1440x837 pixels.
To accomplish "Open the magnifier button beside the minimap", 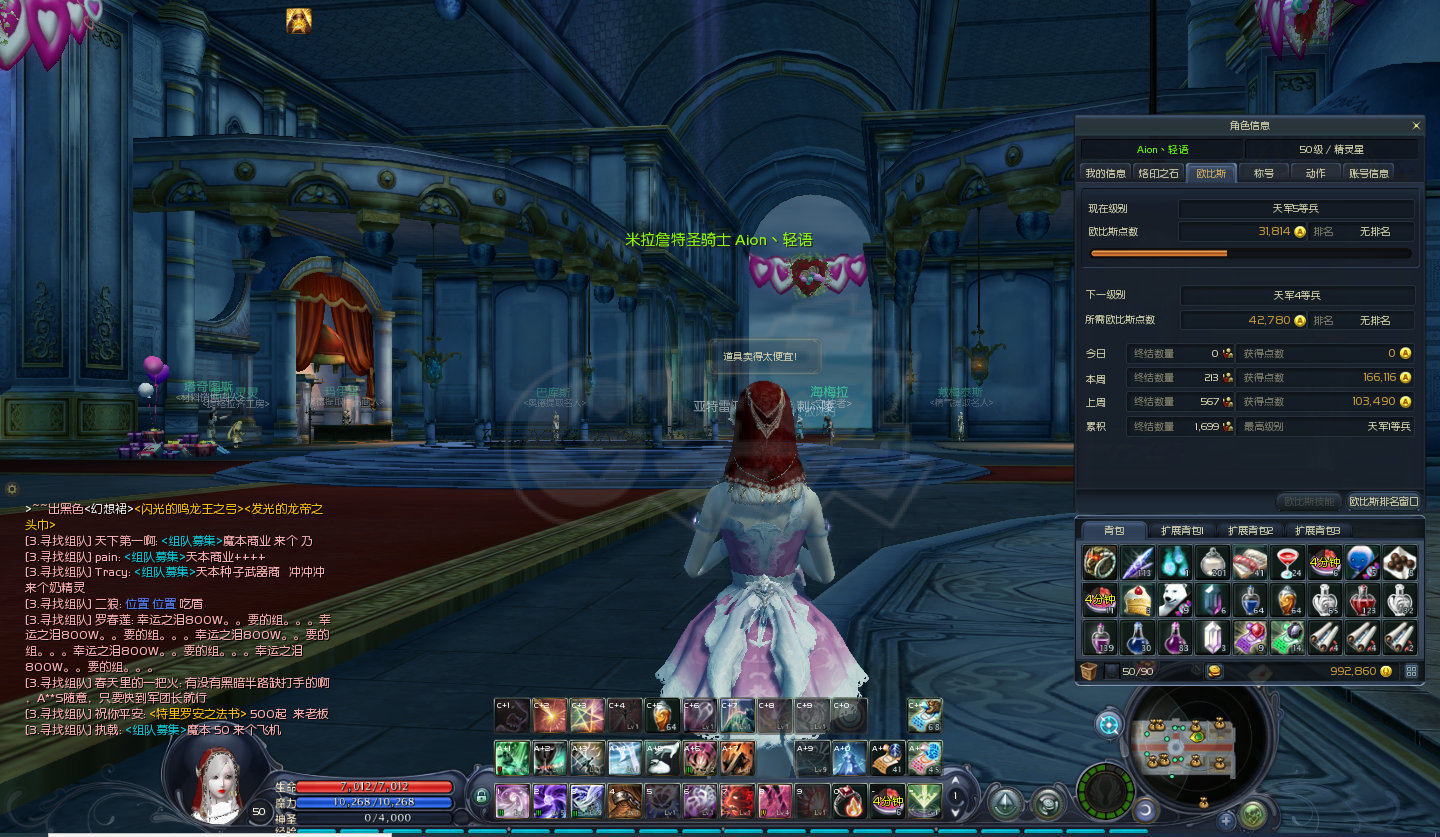I will click(x=1108, y=724).
